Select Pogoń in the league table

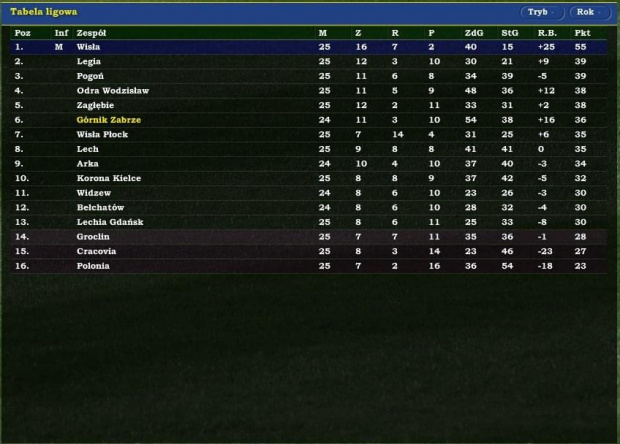tap(90, 76)
